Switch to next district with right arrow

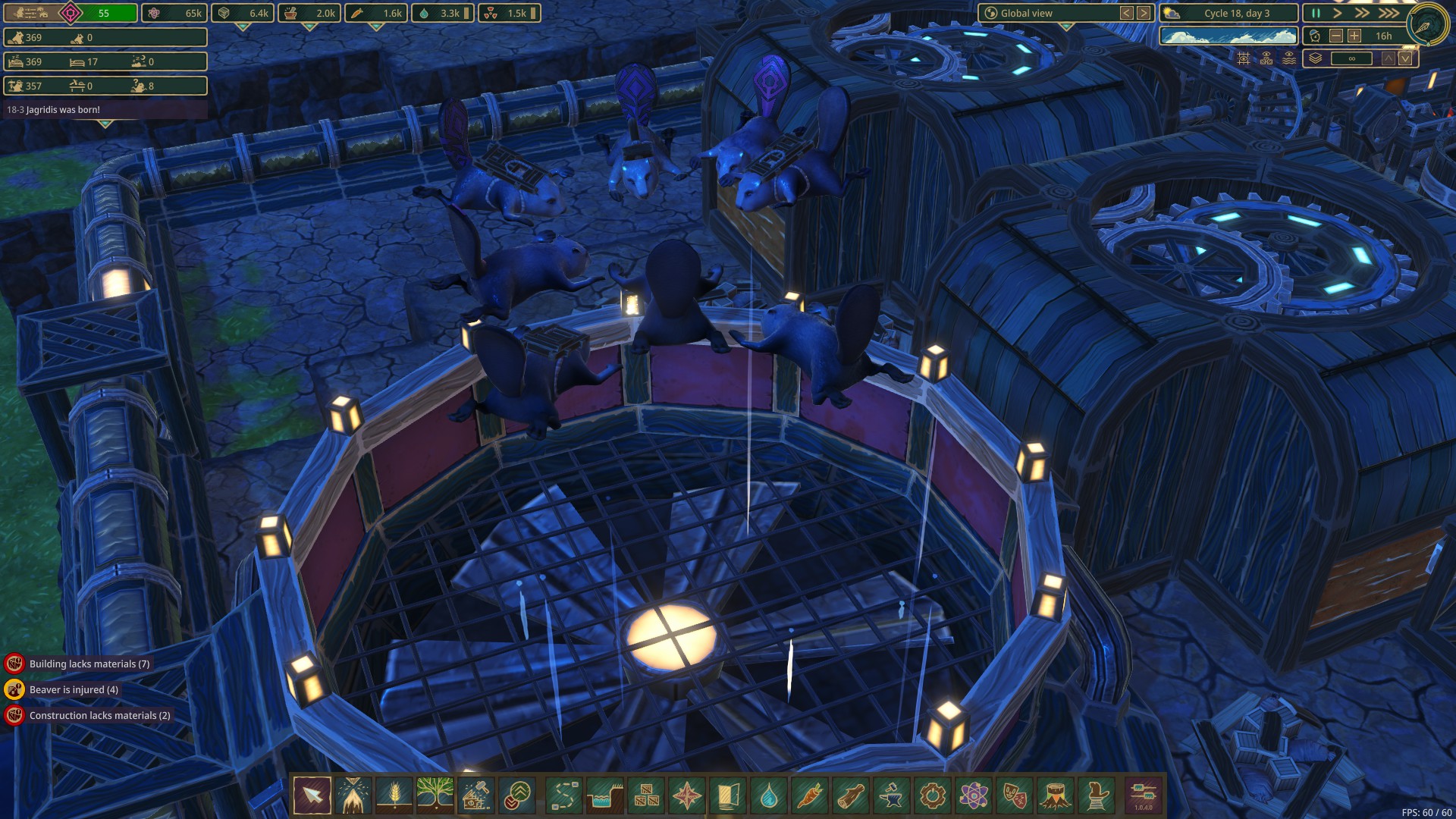tap(1144, 13)
